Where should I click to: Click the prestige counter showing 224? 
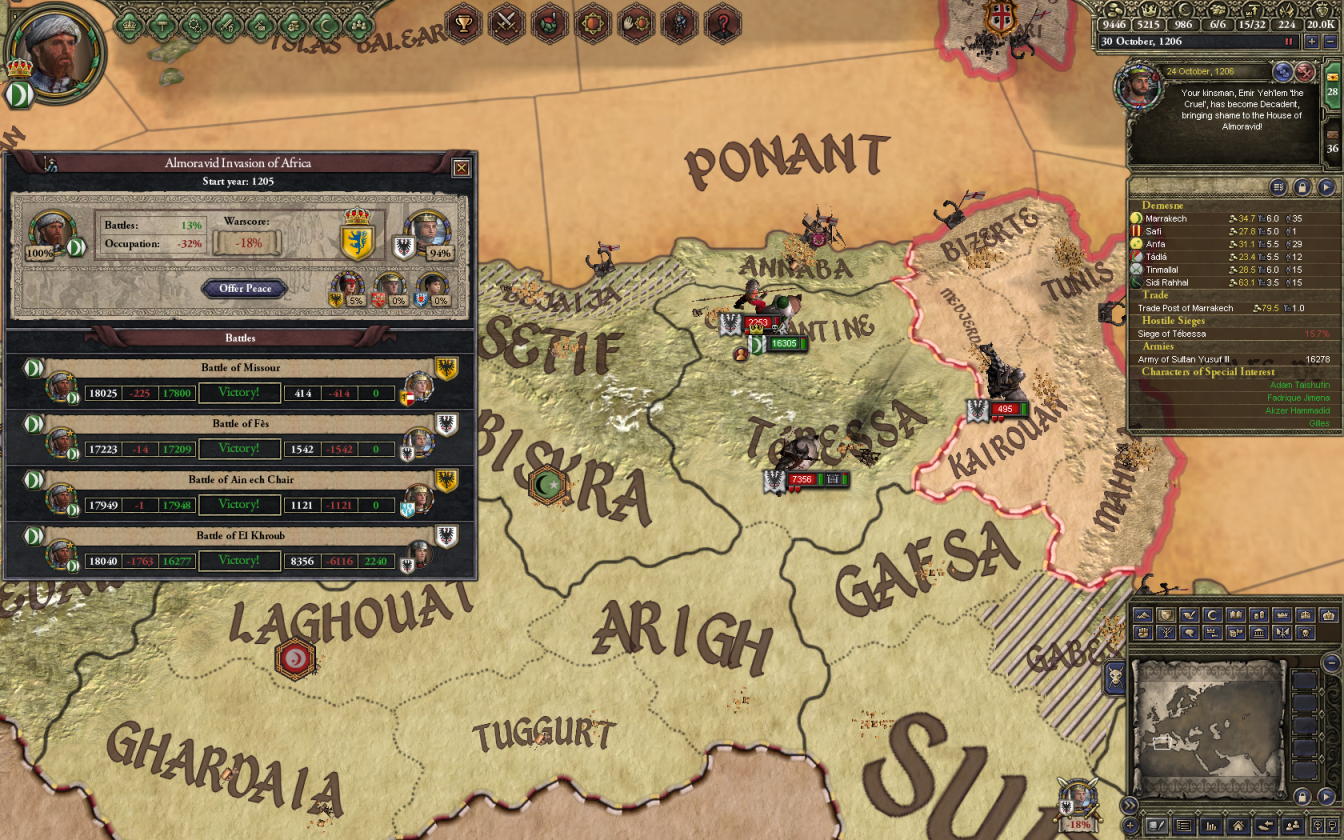(1286, 24)
